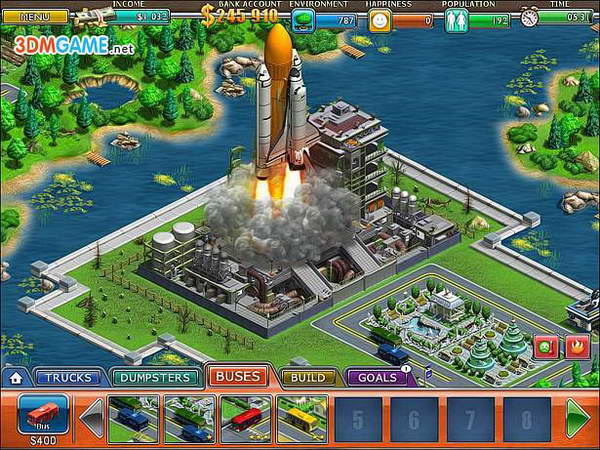Click the left scroll arrow in bus bar
Screen dimensions: 600x450
92,418
